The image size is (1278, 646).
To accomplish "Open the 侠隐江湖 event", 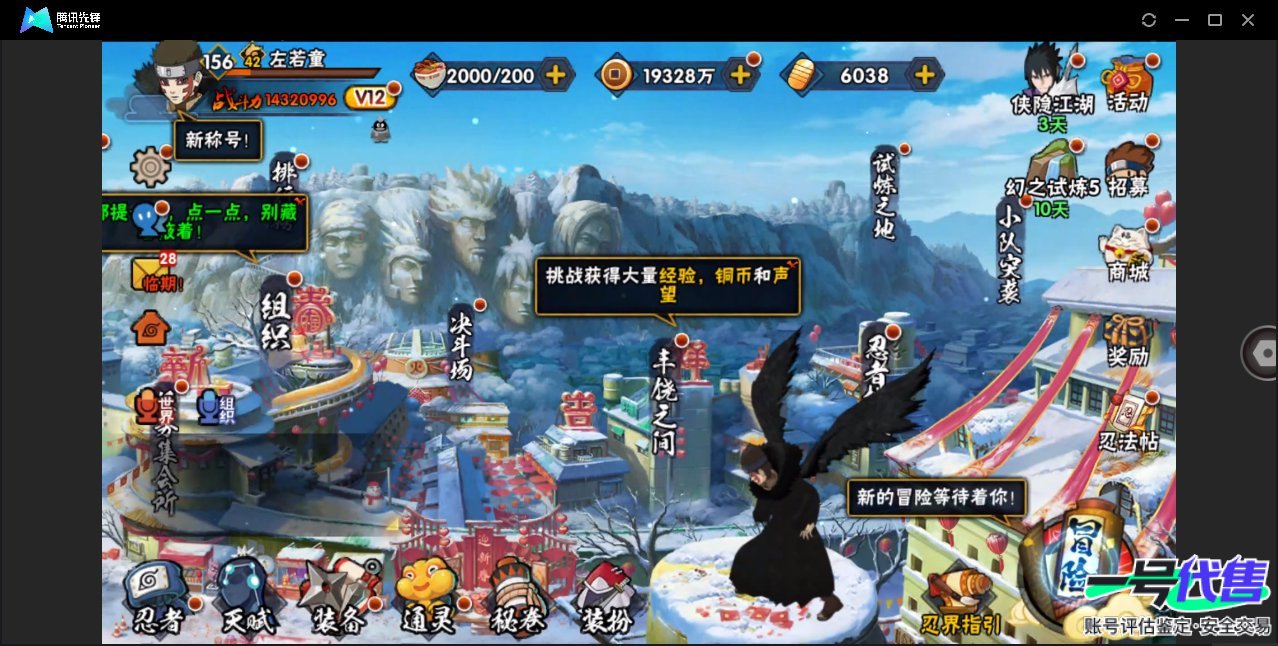I will (x=1051, y=85).
